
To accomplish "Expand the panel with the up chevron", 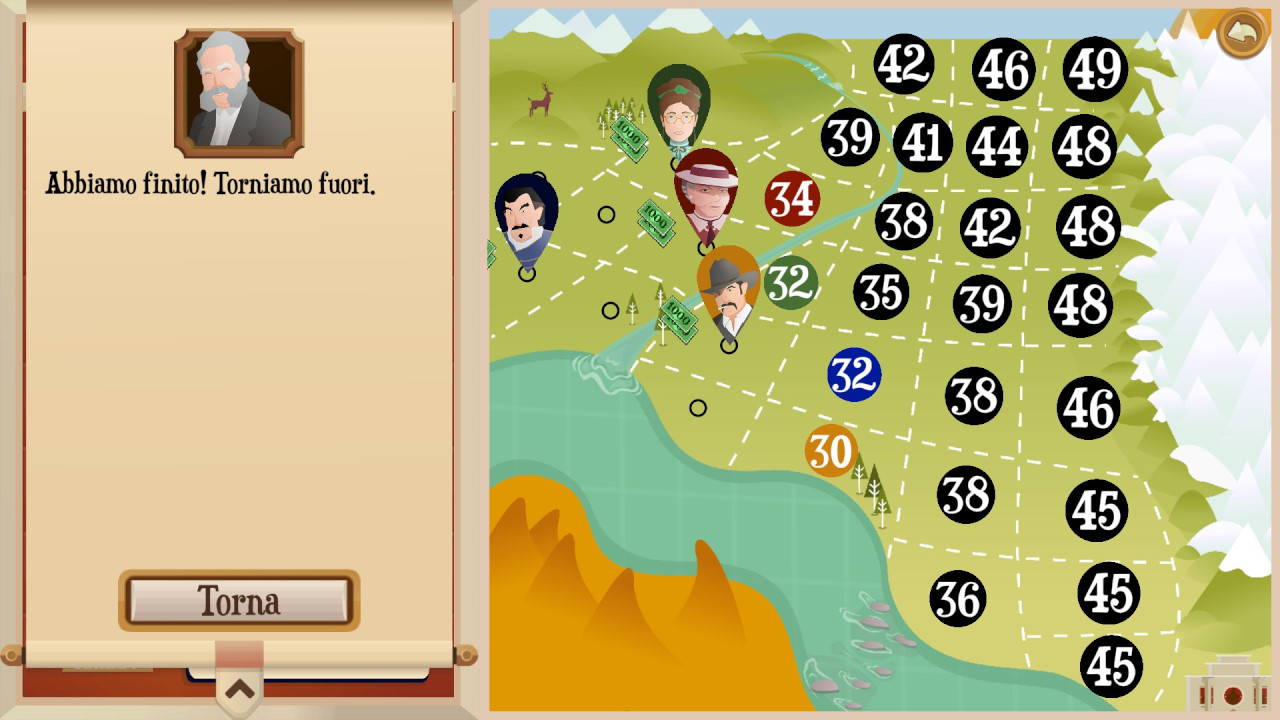I will click(239, 688).
